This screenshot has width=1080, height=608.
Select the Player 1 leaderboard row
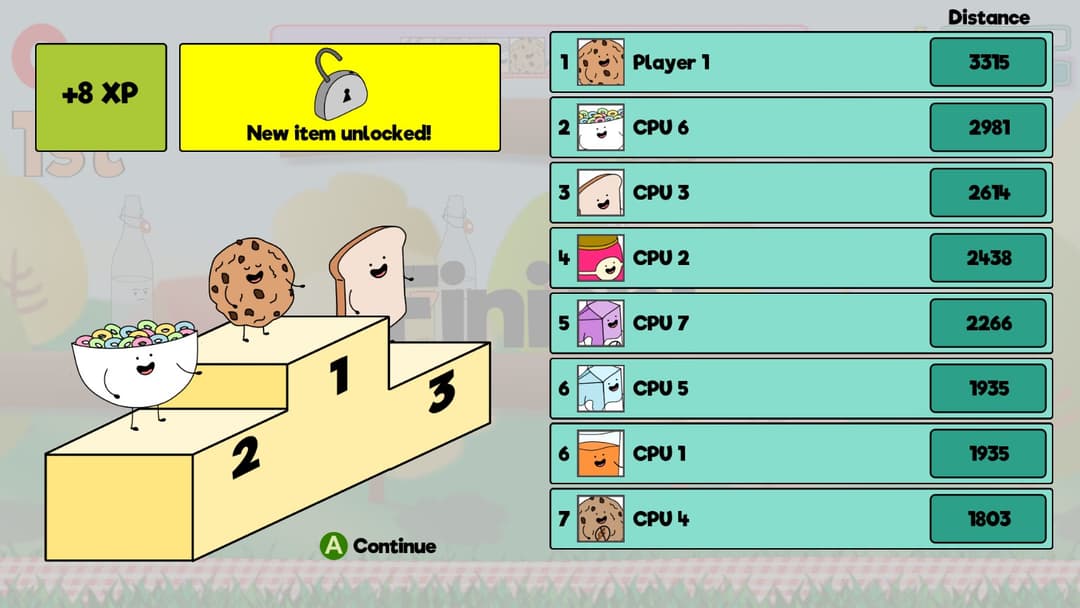(x=800, y=62)
